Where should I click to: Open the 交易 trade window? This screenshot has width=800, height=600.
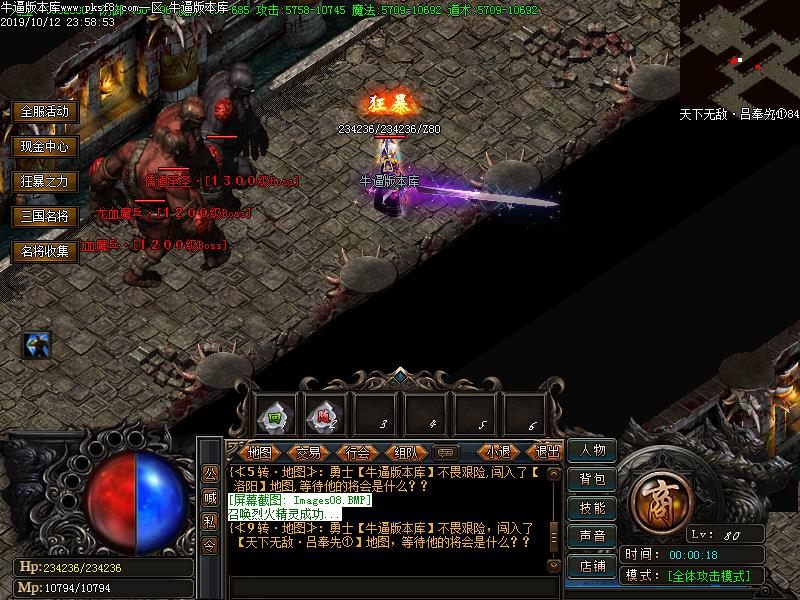click(x=308, y=452)
